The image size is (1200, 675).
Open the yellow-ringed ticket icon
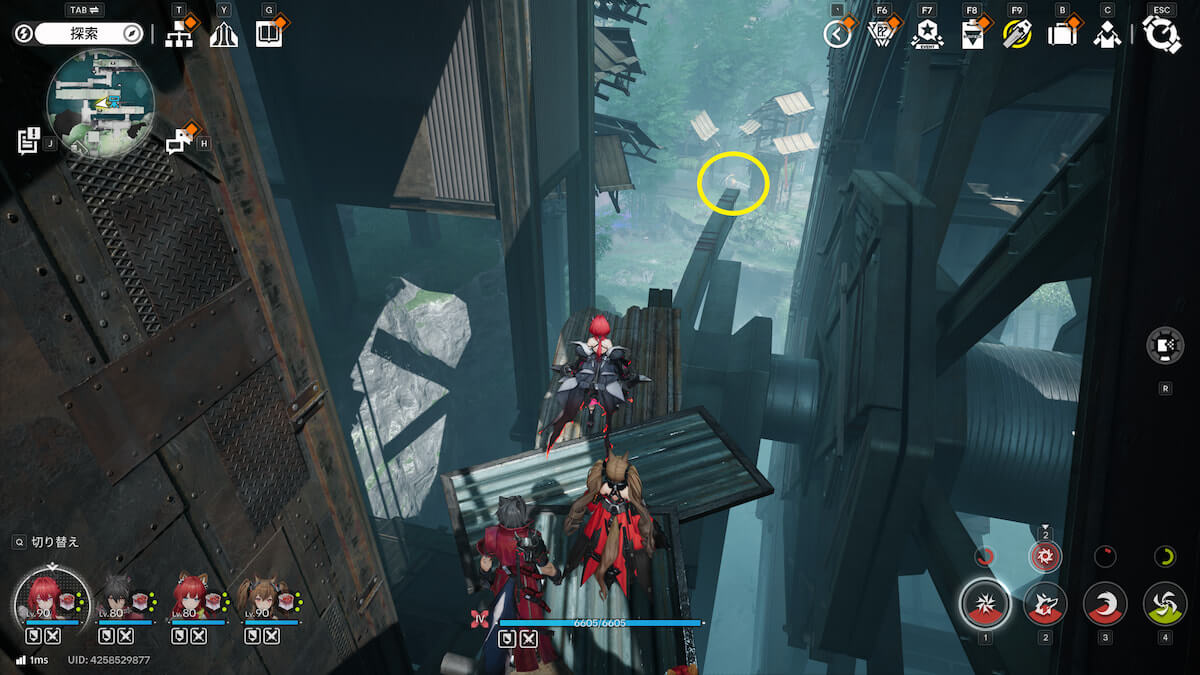pyautogui.click(x=1017, y=34)
